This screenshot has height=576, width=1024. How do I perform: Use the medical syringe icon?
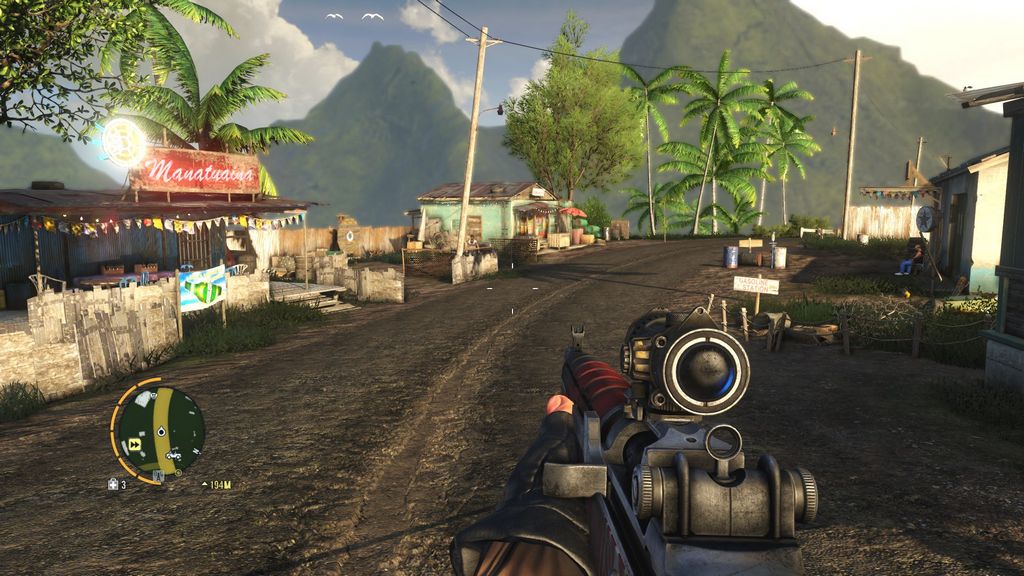(113, 484)
